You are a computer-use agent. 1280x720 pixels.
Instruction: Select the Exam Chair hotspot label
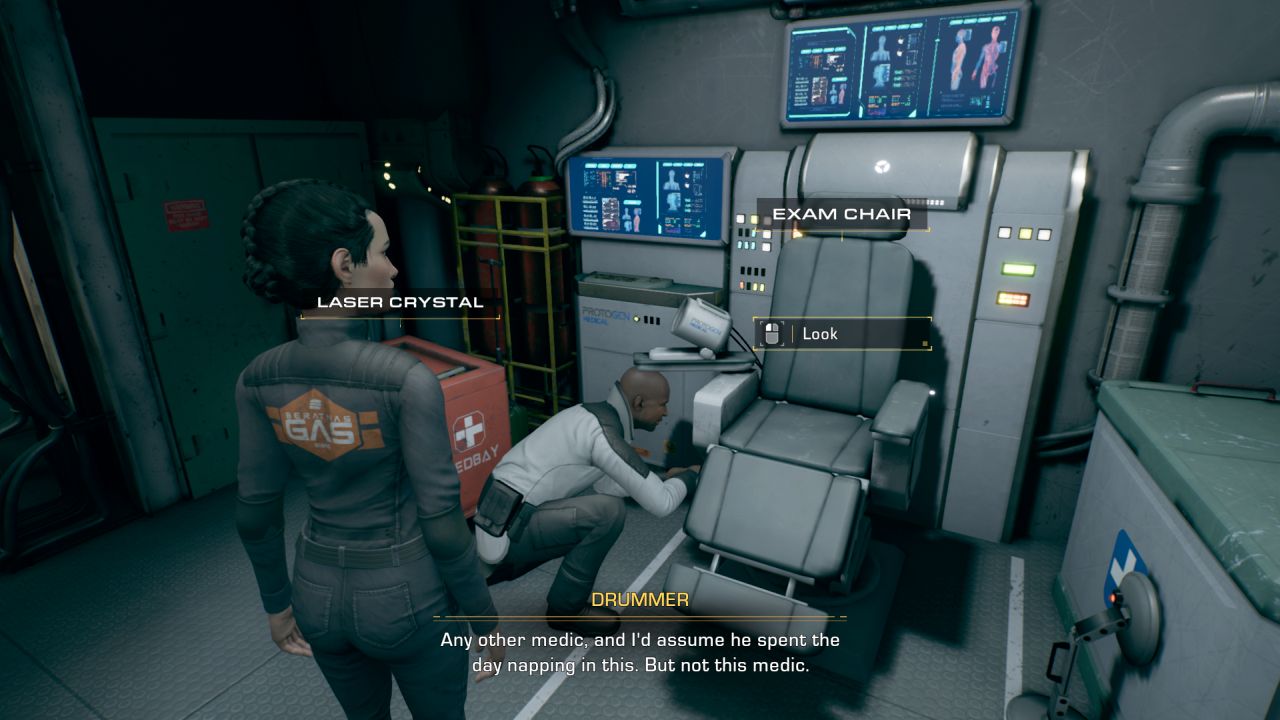point(841,215)
